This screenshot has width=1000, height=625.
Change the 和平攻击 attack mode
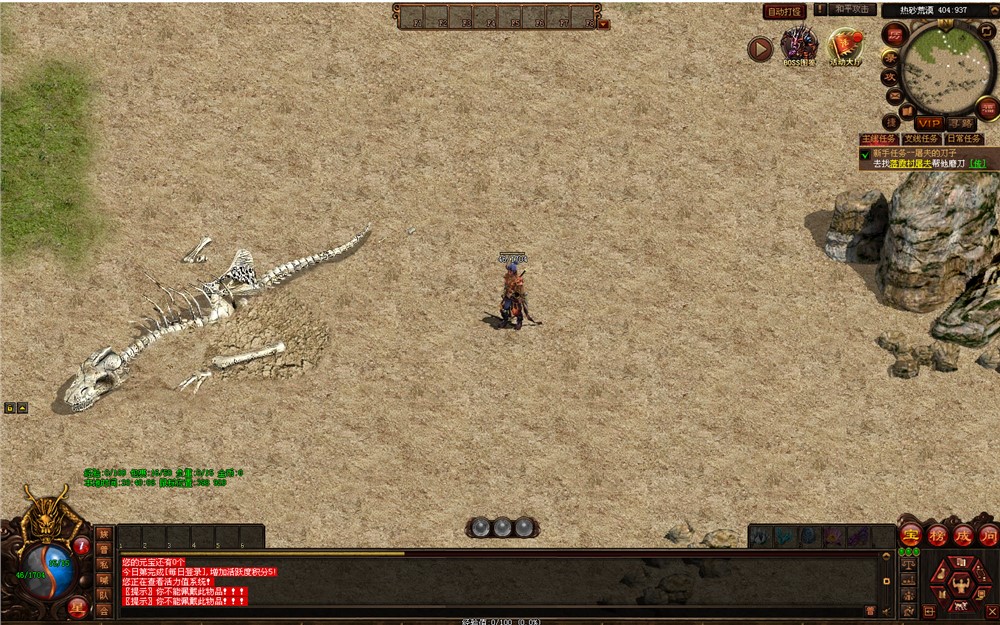tap(853, 9)
